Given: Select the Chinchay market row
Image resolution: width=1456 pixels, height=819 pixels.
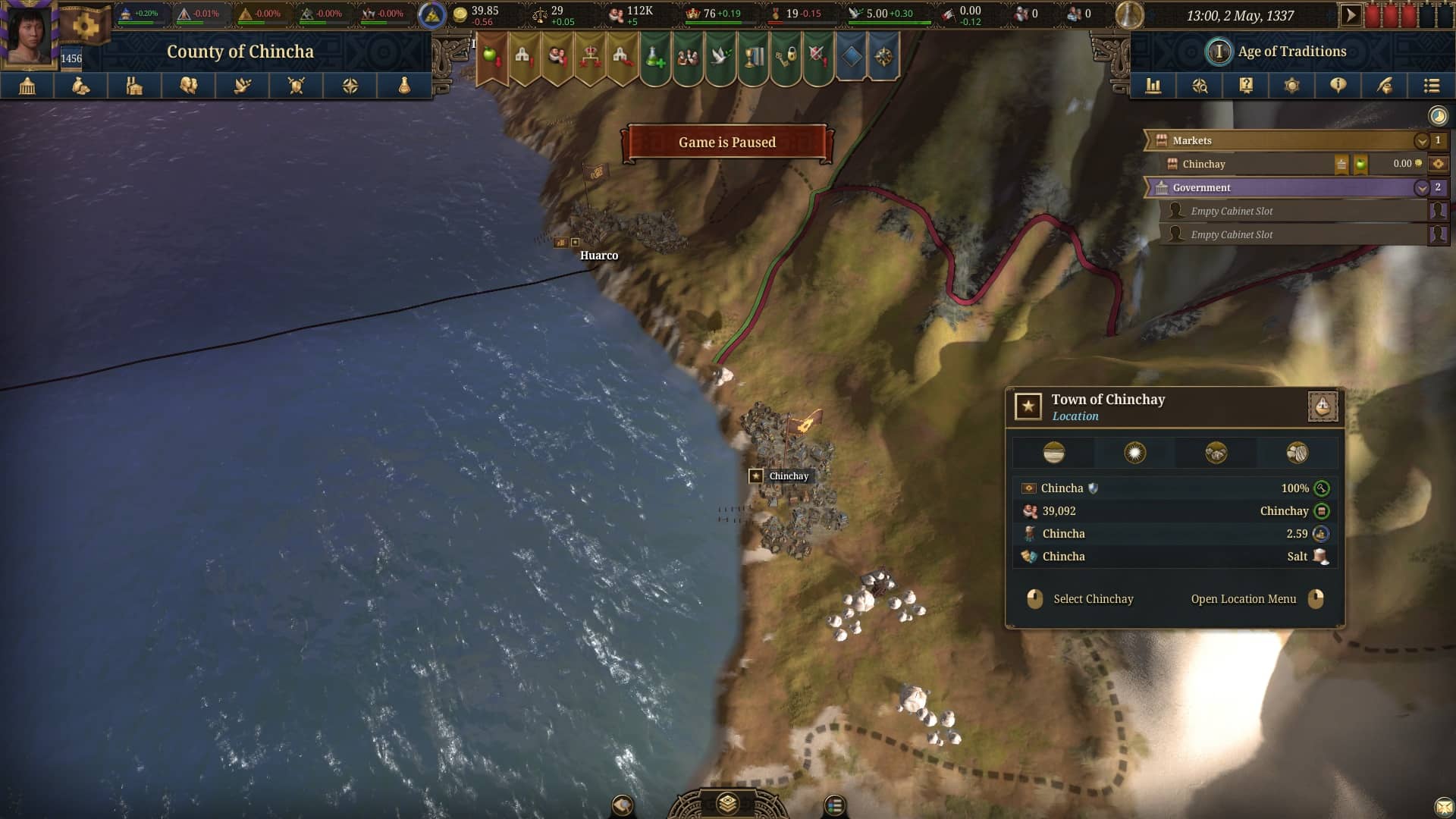Looking at the screenshot, I should tap(1251, 164).
